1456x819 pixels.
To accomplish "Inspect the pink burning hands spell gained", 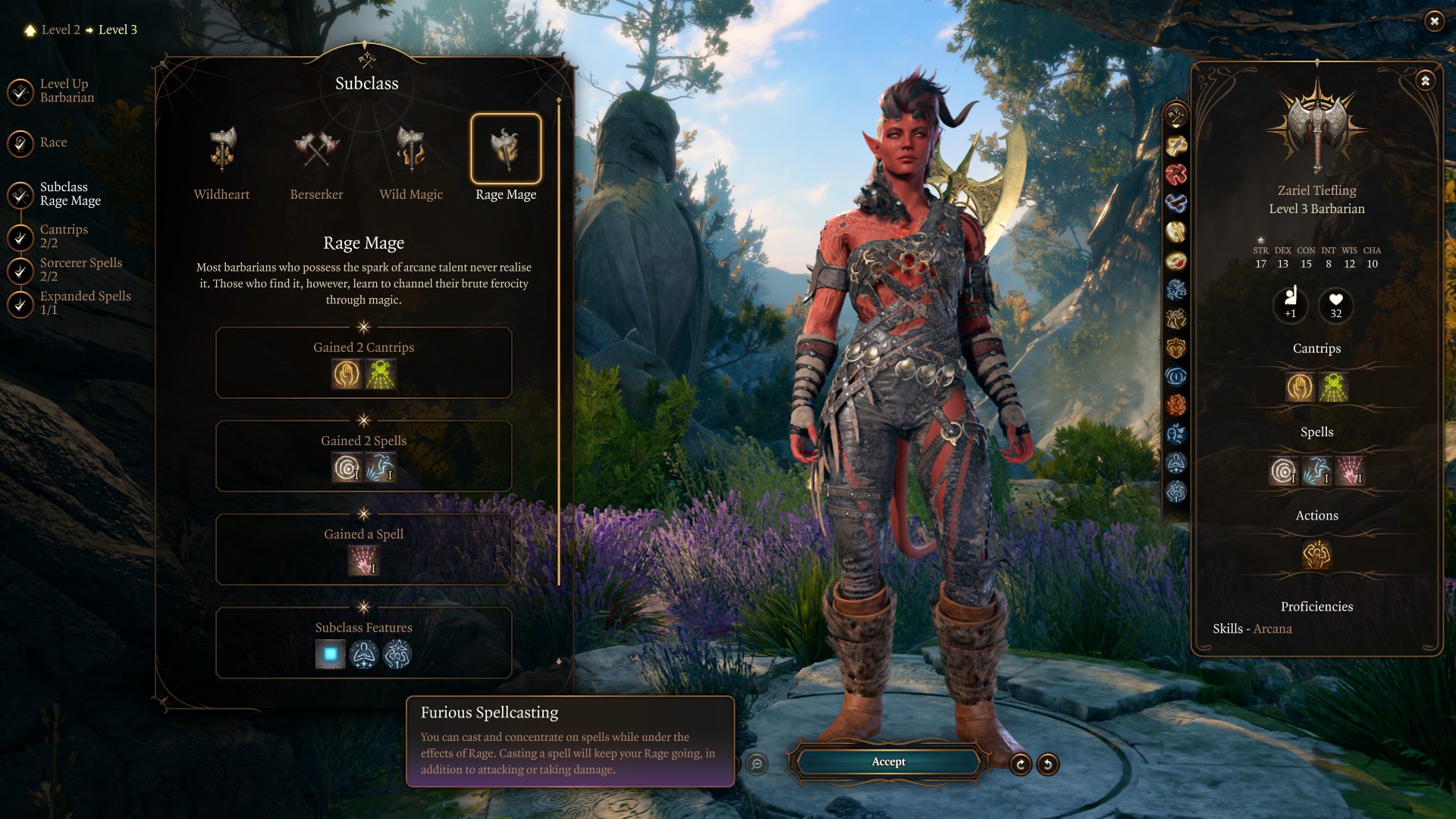I will (363, 561).
